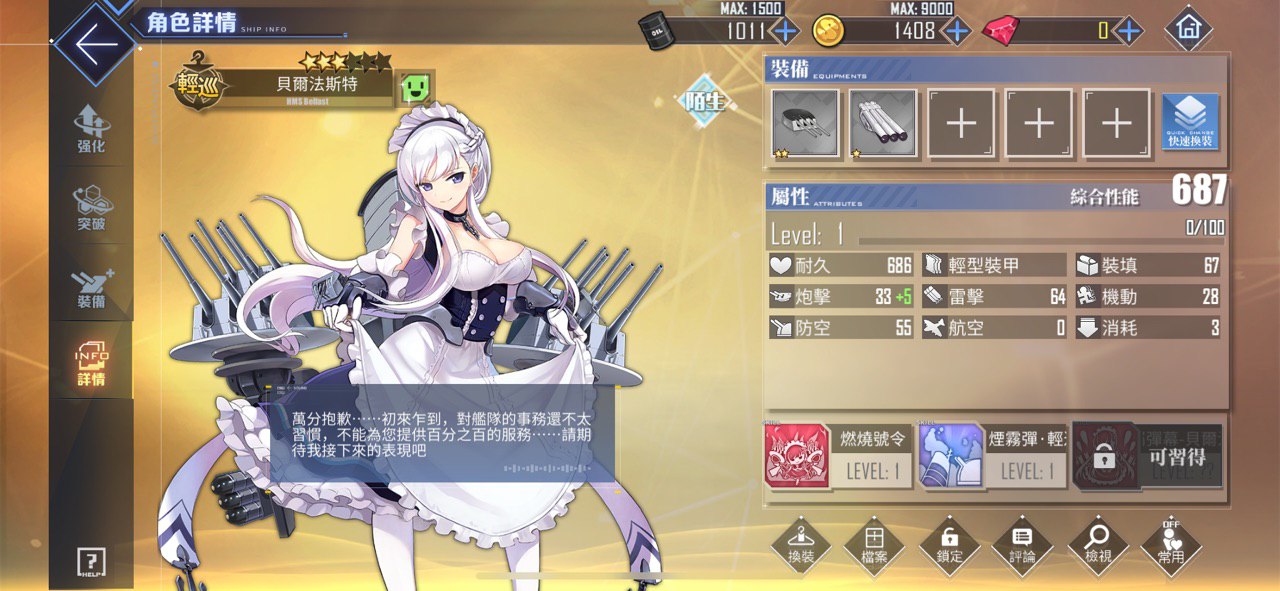Screen dimensions: 1280x591
Task: Select the torpedo launcher equipment slot
Action: (883, 124)
